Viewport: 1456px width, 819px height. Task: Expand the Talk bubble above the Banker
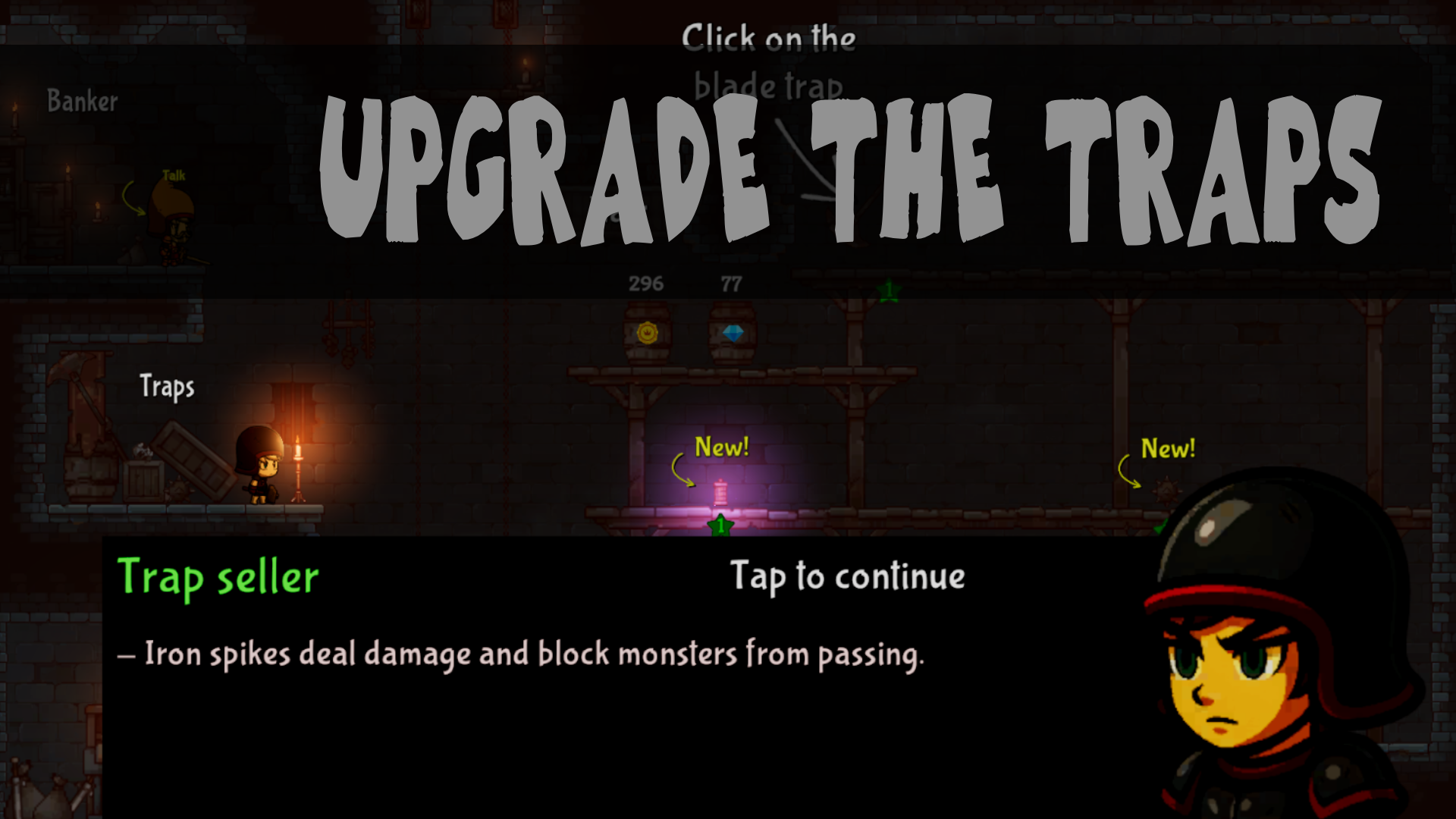[x=173, y=176]
